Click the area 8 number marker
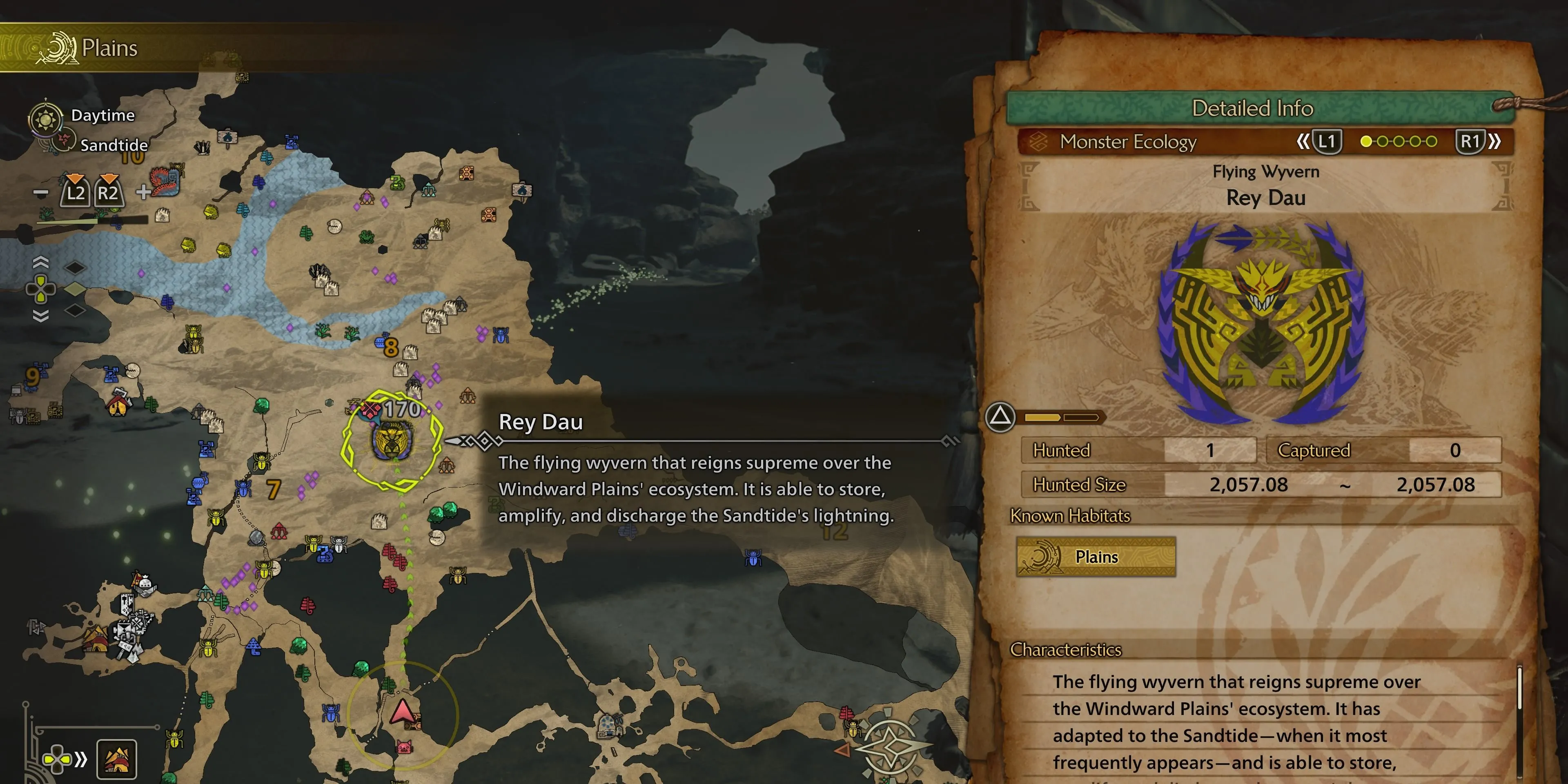Image resolution: width=1568 pixels, height=784 pixels. pos(391,347)
